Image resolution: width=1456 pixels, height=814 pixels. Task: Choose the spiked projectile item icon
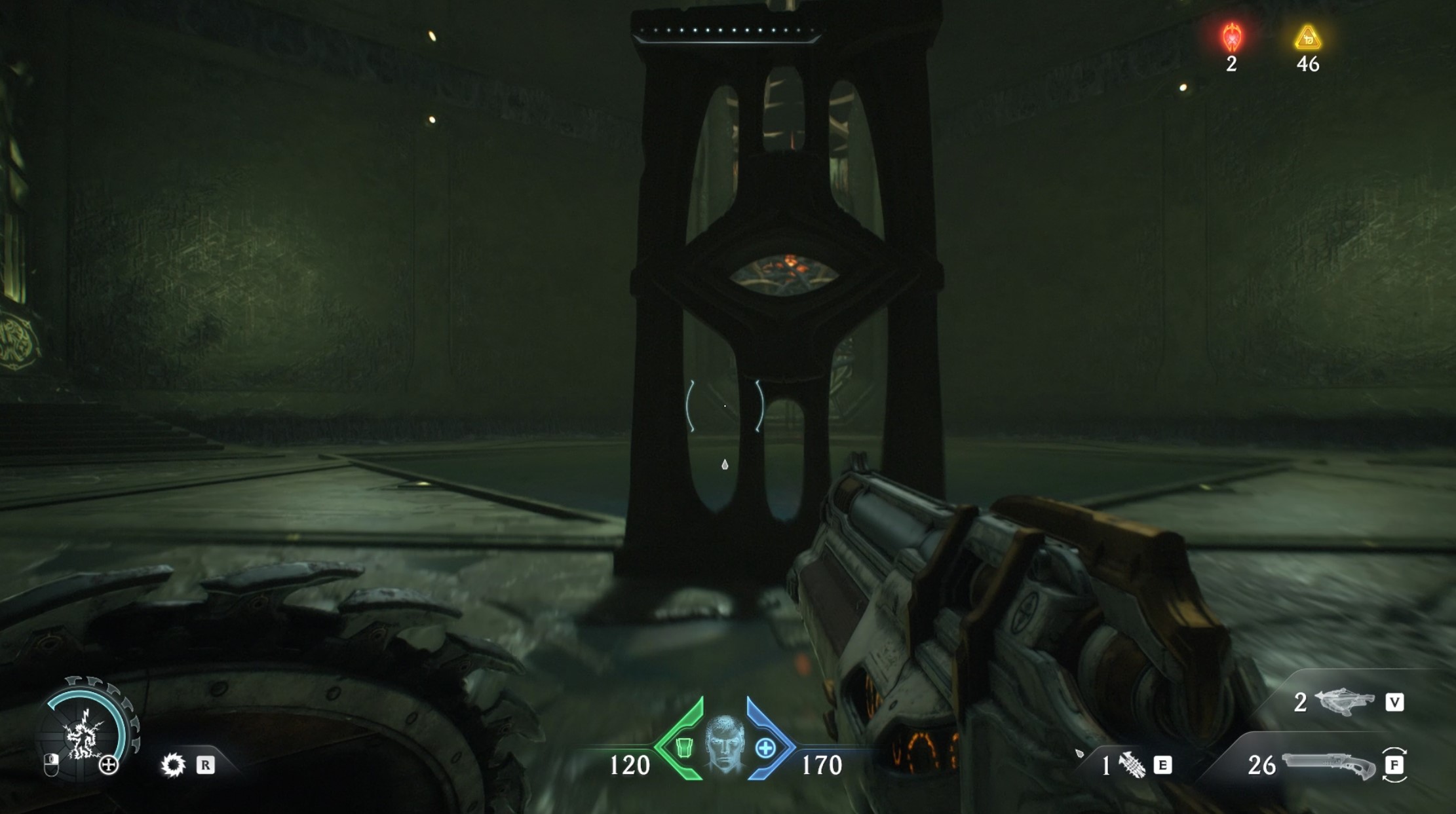pyautogui.click(x=1132, y=765)
